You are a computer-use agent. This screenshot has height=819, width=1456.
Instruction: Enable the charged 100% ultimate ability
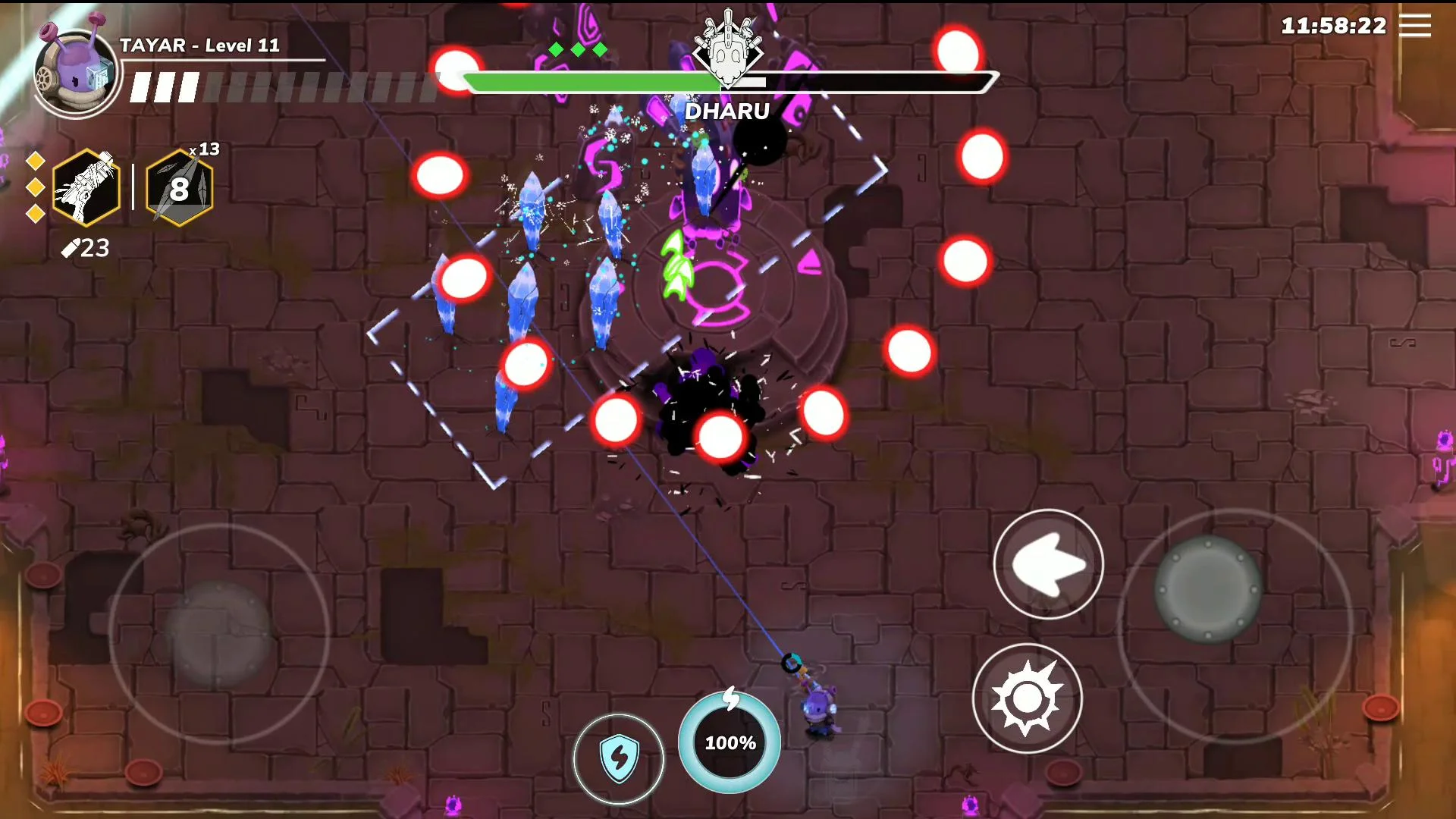point(729,743)
